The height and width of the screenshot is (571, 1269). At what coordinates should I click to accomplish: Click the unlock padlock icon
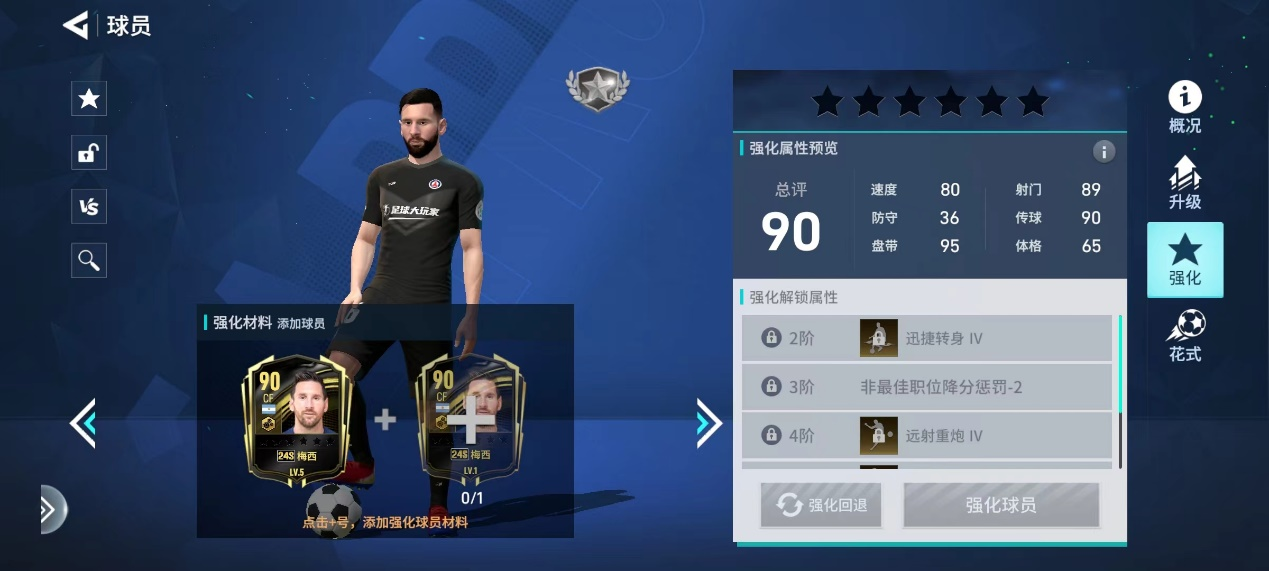[x=89, y=153]
